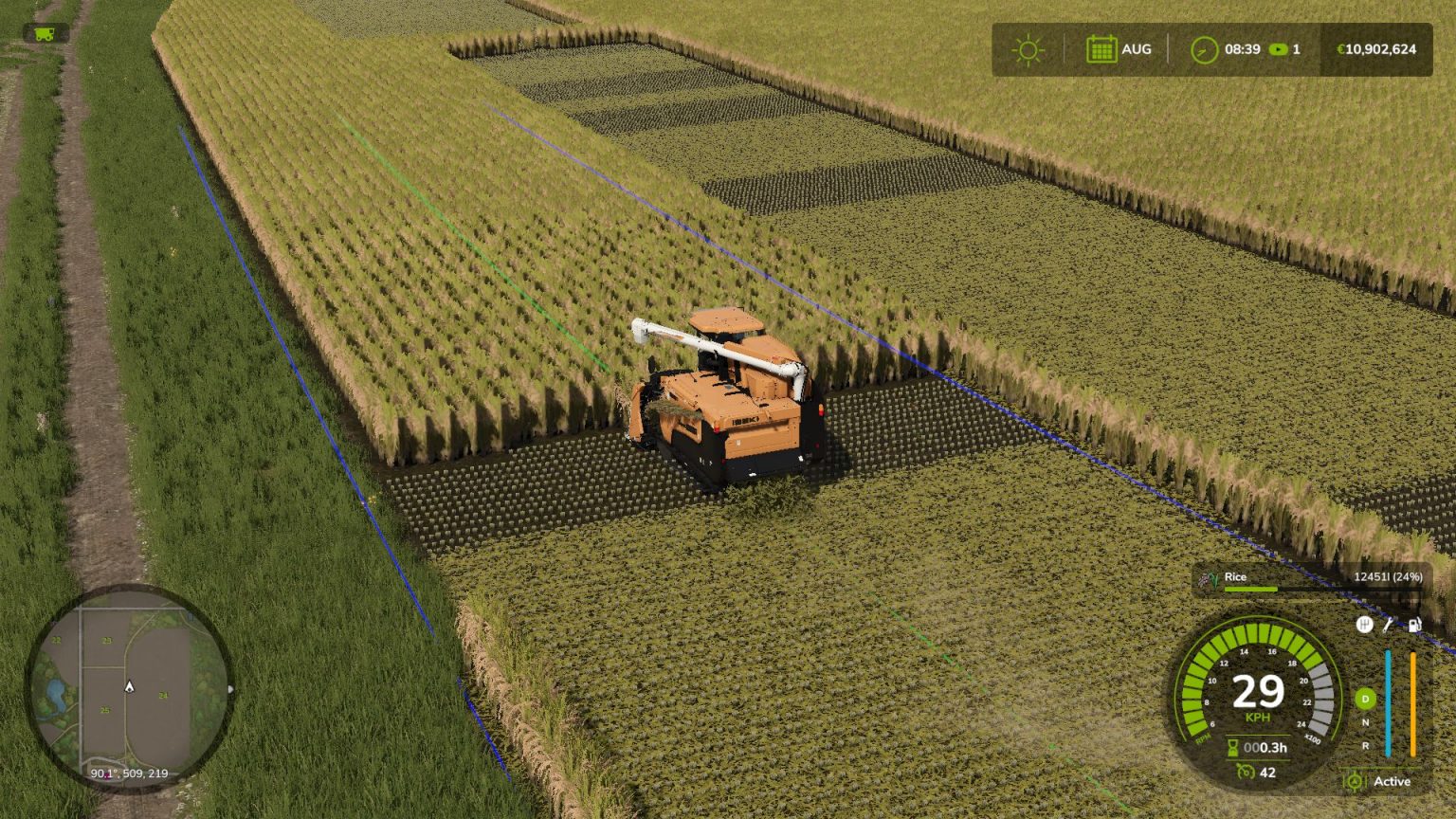
Task: Switch transmission to Neutral
Action: [1366, 722]
